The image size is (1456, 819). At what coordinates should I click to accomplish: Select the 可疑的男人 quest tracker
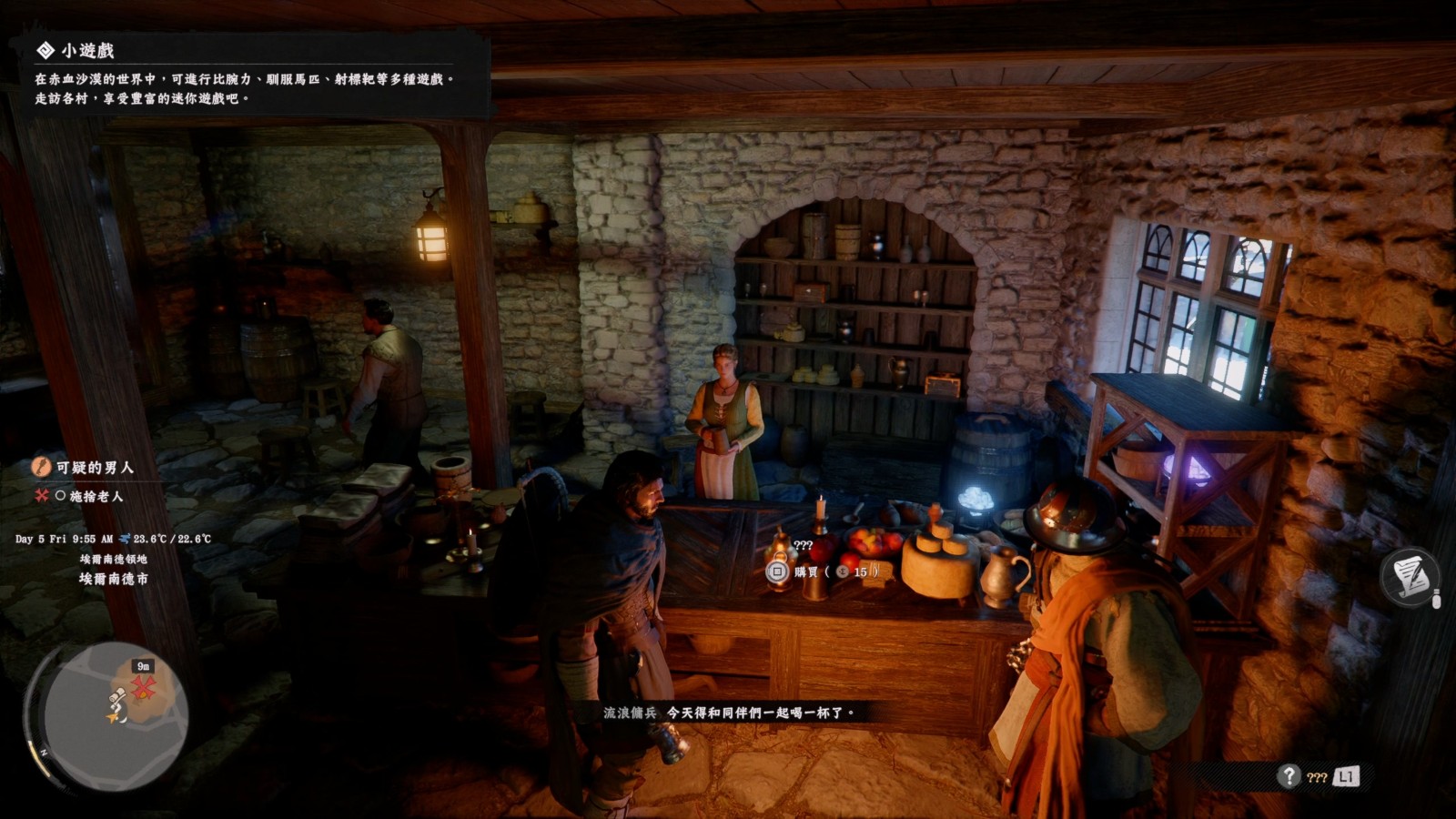[94, 468]
